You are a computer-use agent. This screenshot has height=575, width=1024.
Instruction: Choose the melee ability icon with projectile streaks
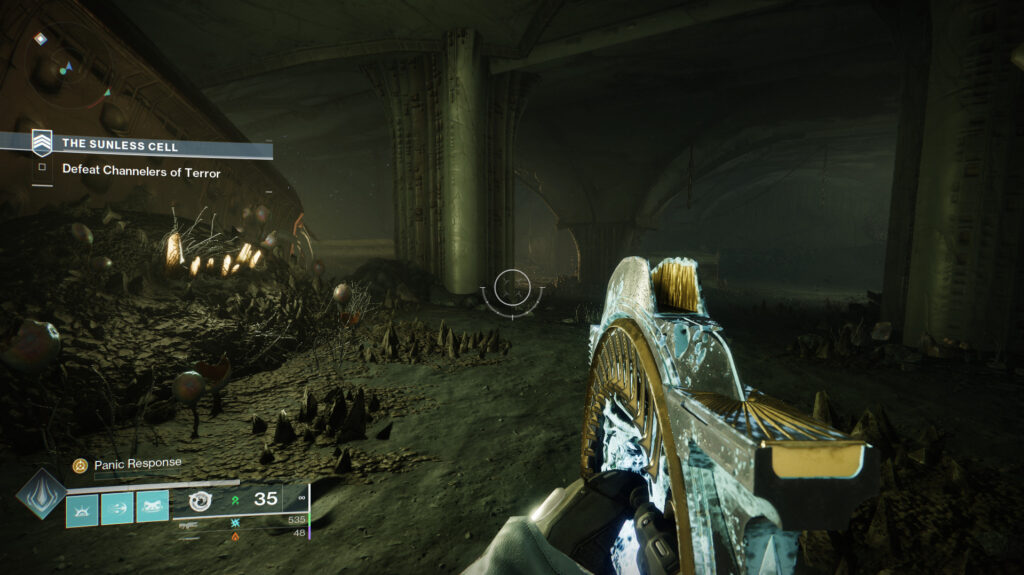(x=117, y=509)
